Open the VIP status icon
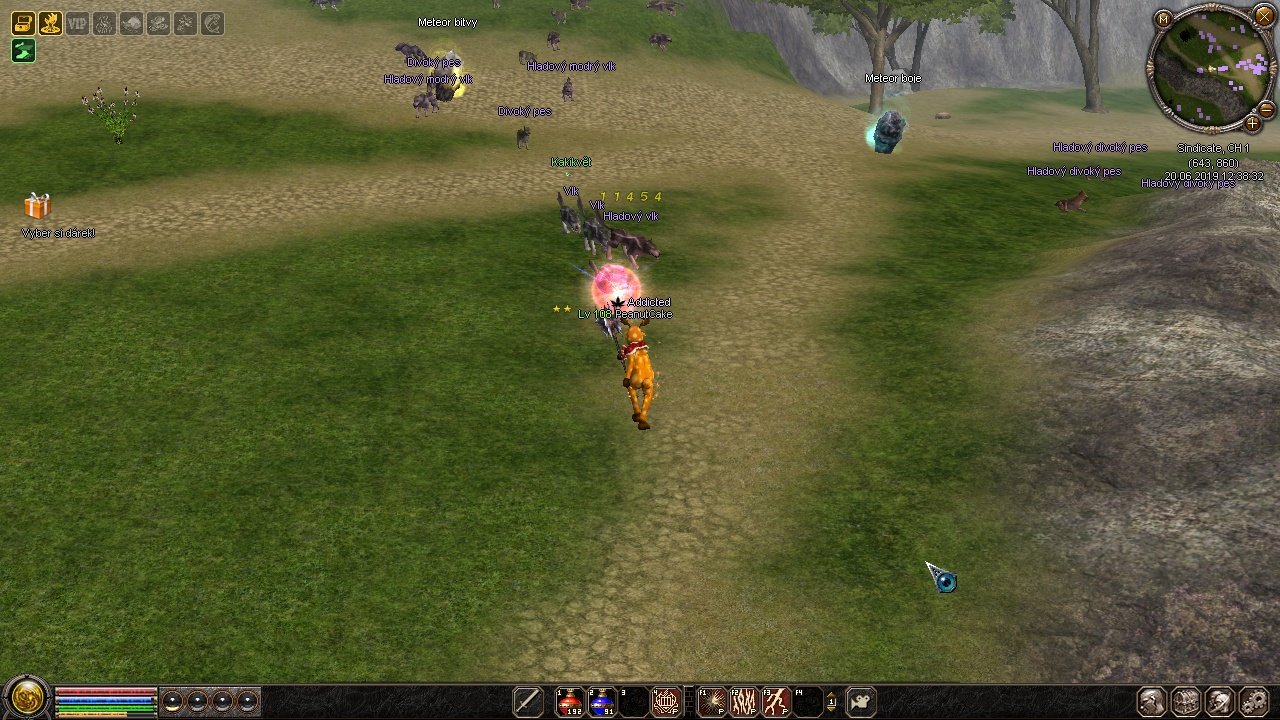Image resolution: width=1280 pixels, height=720 pixels. point(77,23)
